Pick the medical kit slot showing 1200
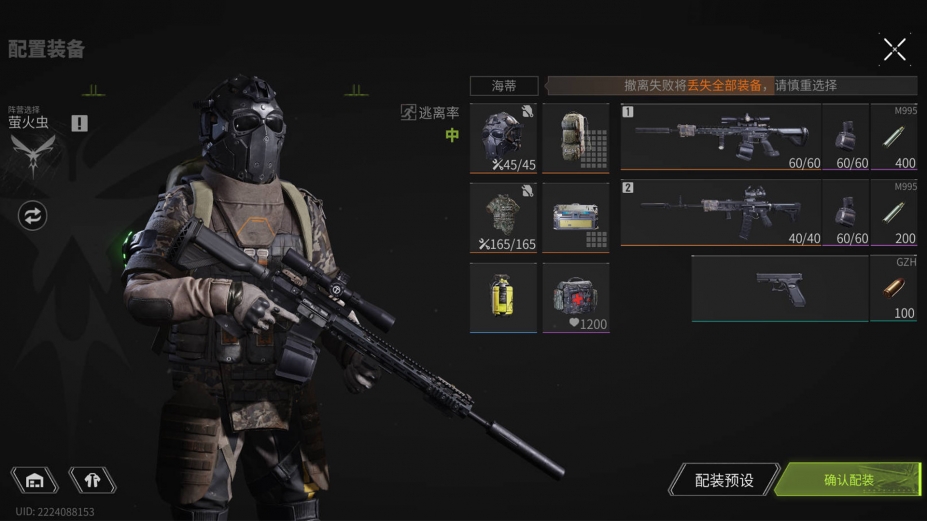The height and width of the screenshot is (521, 927). point(576,297)
